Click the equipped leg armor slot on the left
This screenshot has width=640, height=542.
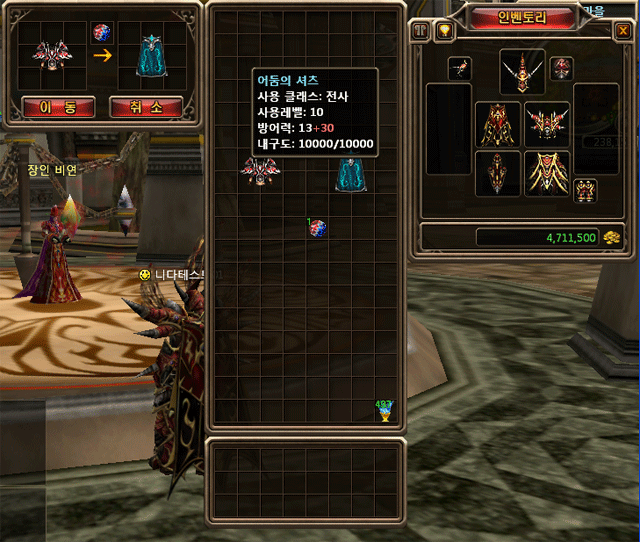[x=497, y=173]
